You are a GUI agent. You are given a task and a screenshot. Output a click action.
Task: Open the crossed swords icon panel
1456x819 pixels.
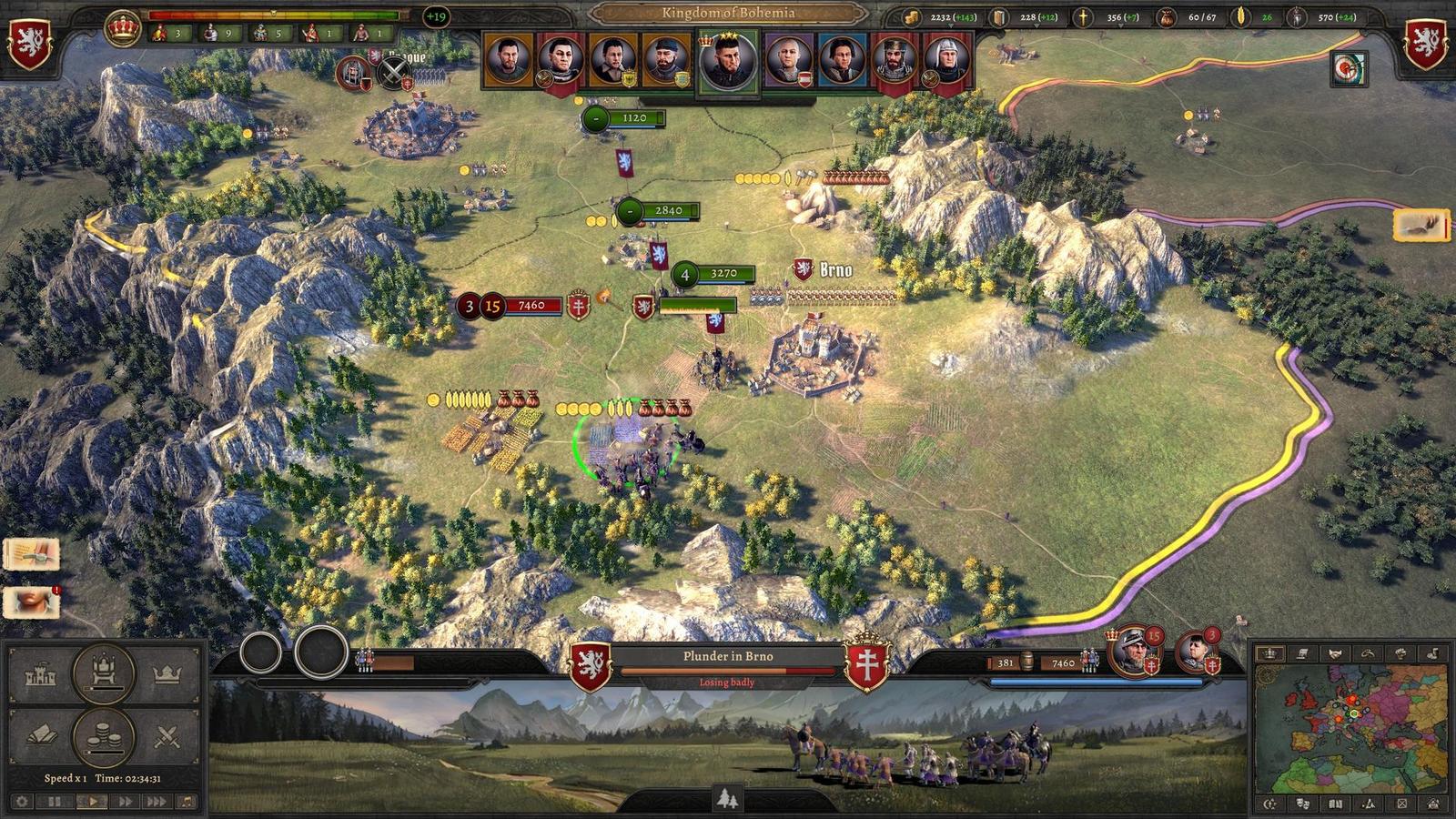click(167, 735)
